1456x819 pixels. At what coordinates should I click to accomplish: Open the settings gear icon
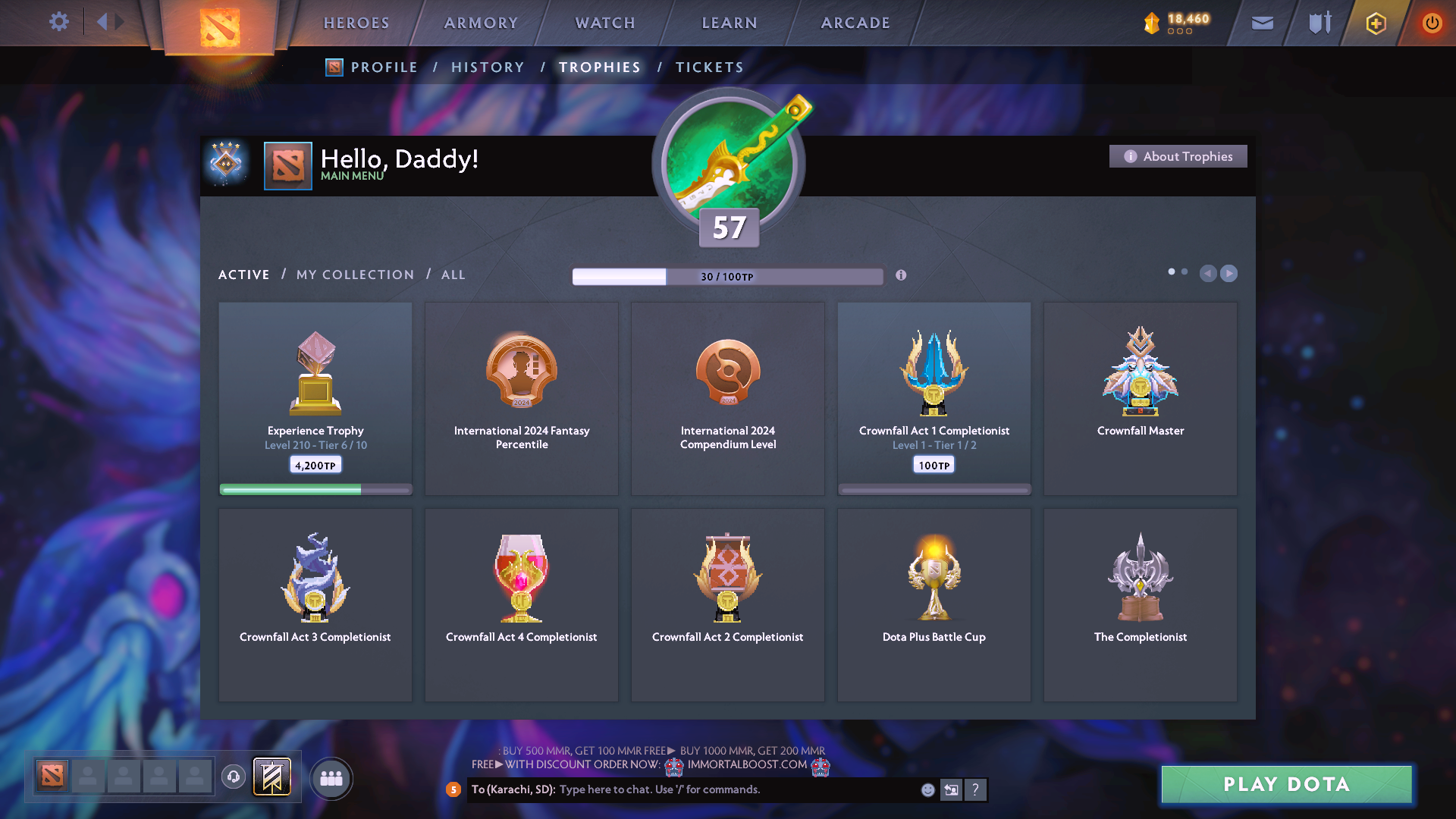coord(59,22)
